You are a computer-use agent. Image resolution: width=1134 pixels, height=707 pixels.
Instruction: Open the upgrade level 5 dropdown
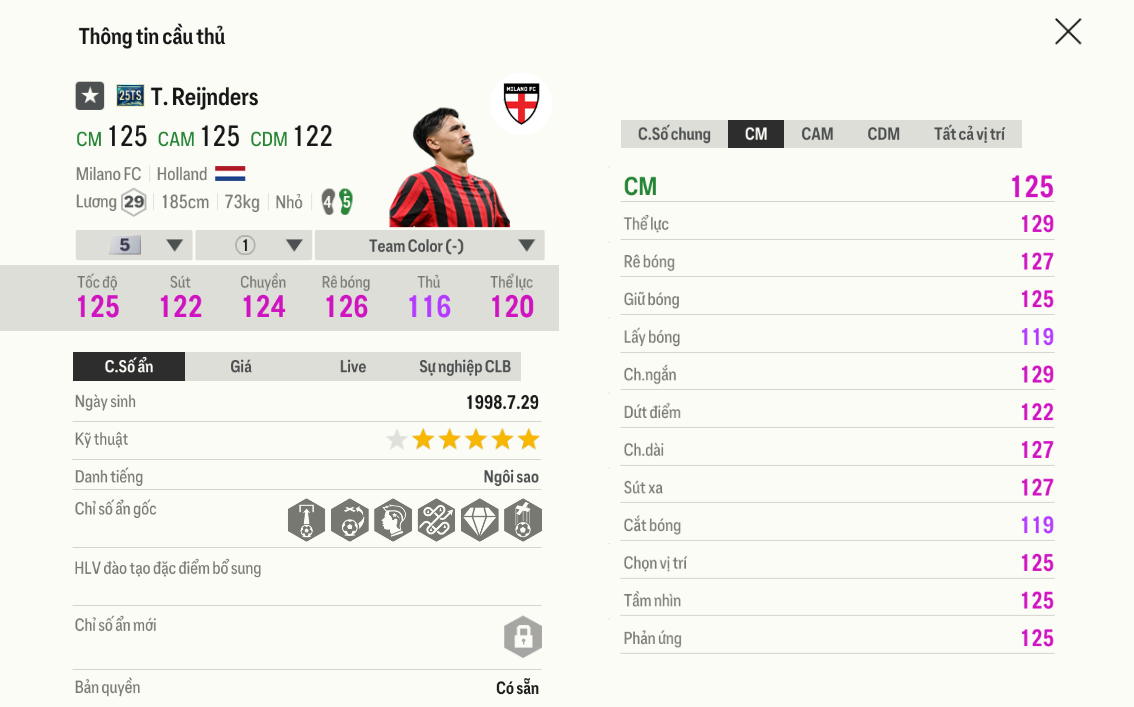[x=134, y=246]
